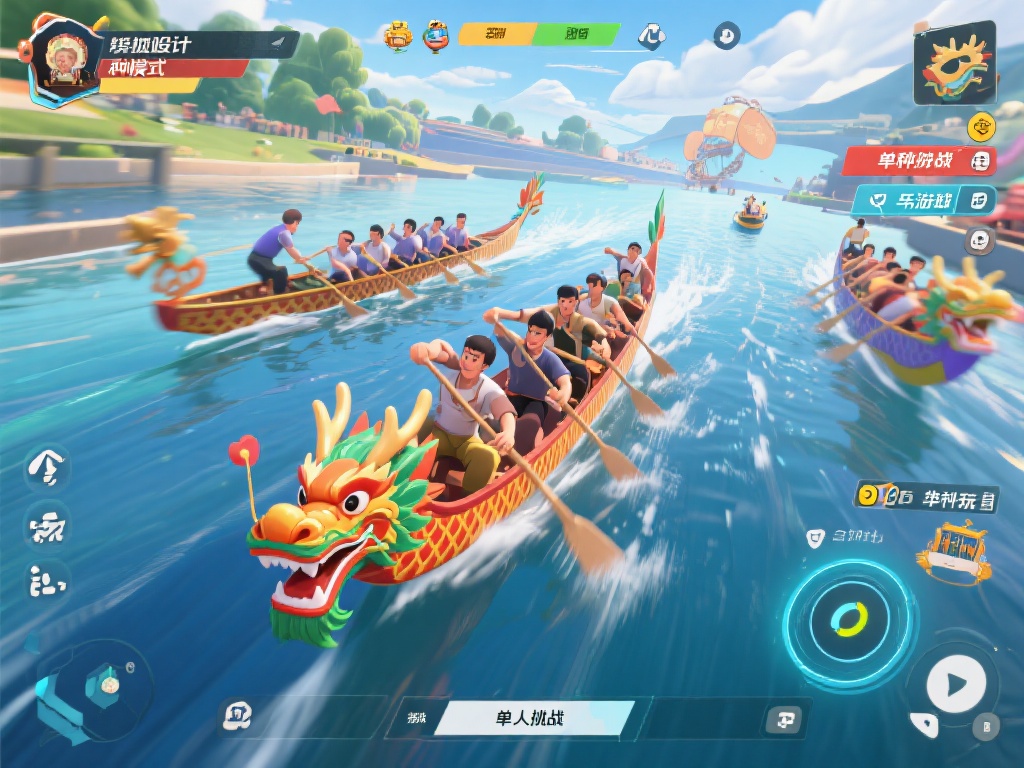This screenshot has width=1024, height=768.
Task: Open the blue round team badge icon
Action: coord(436,35)
